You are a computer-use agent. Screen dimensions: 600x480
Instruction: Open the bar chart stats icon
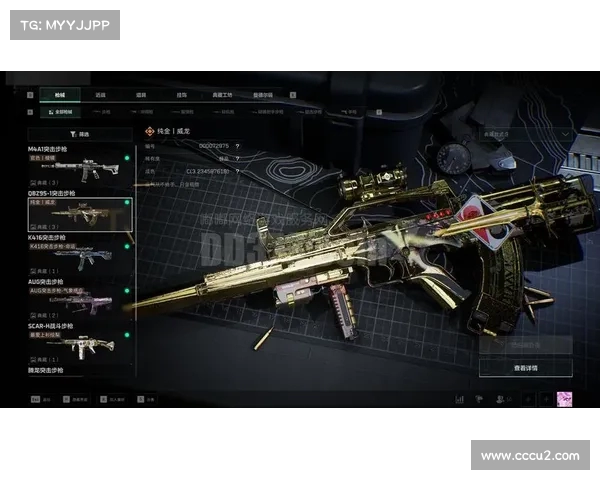pos(460,398)
